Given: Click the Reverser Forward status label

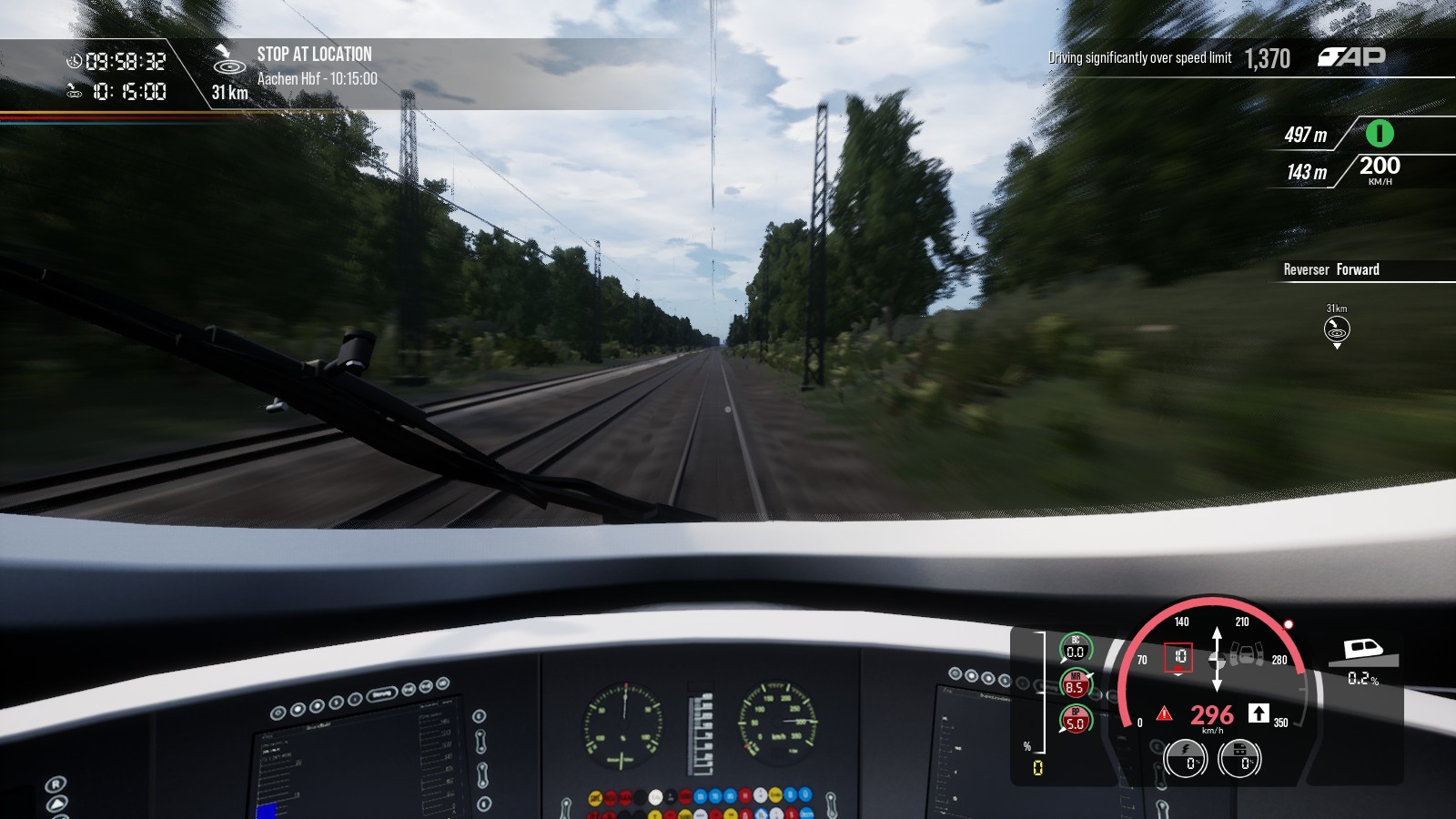Looking at the screenshot, I should coord(1331,269).
